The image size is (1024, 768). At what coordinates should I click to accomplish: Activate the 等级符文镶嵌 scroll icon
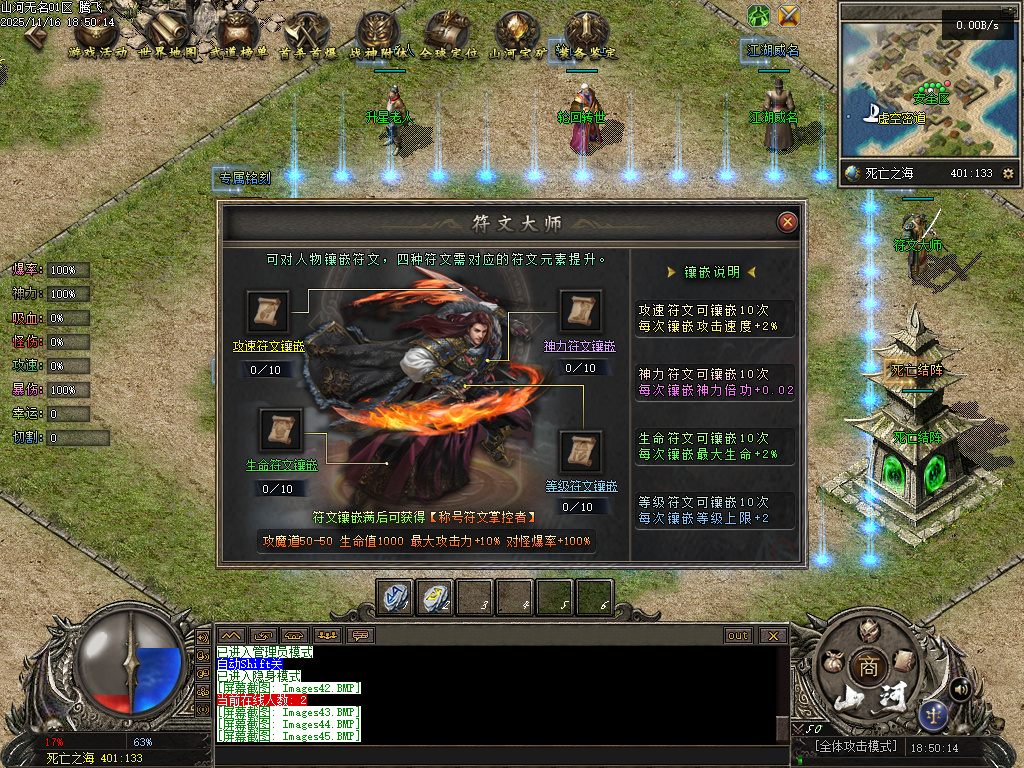(580, 452)
